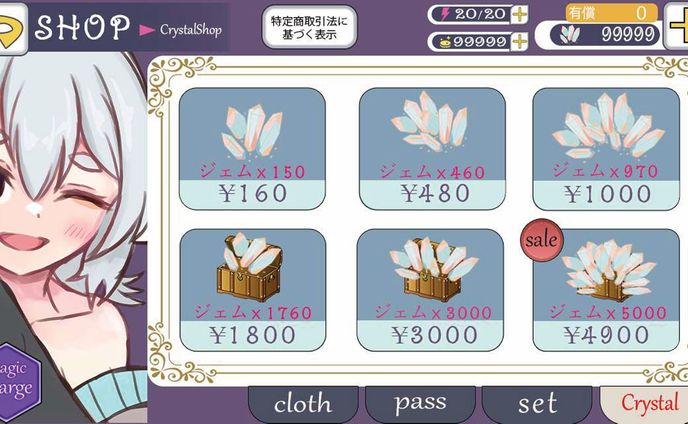Go back using the yellow arrow button
This screenshot has height=424, width=688.
pos(12,26)
